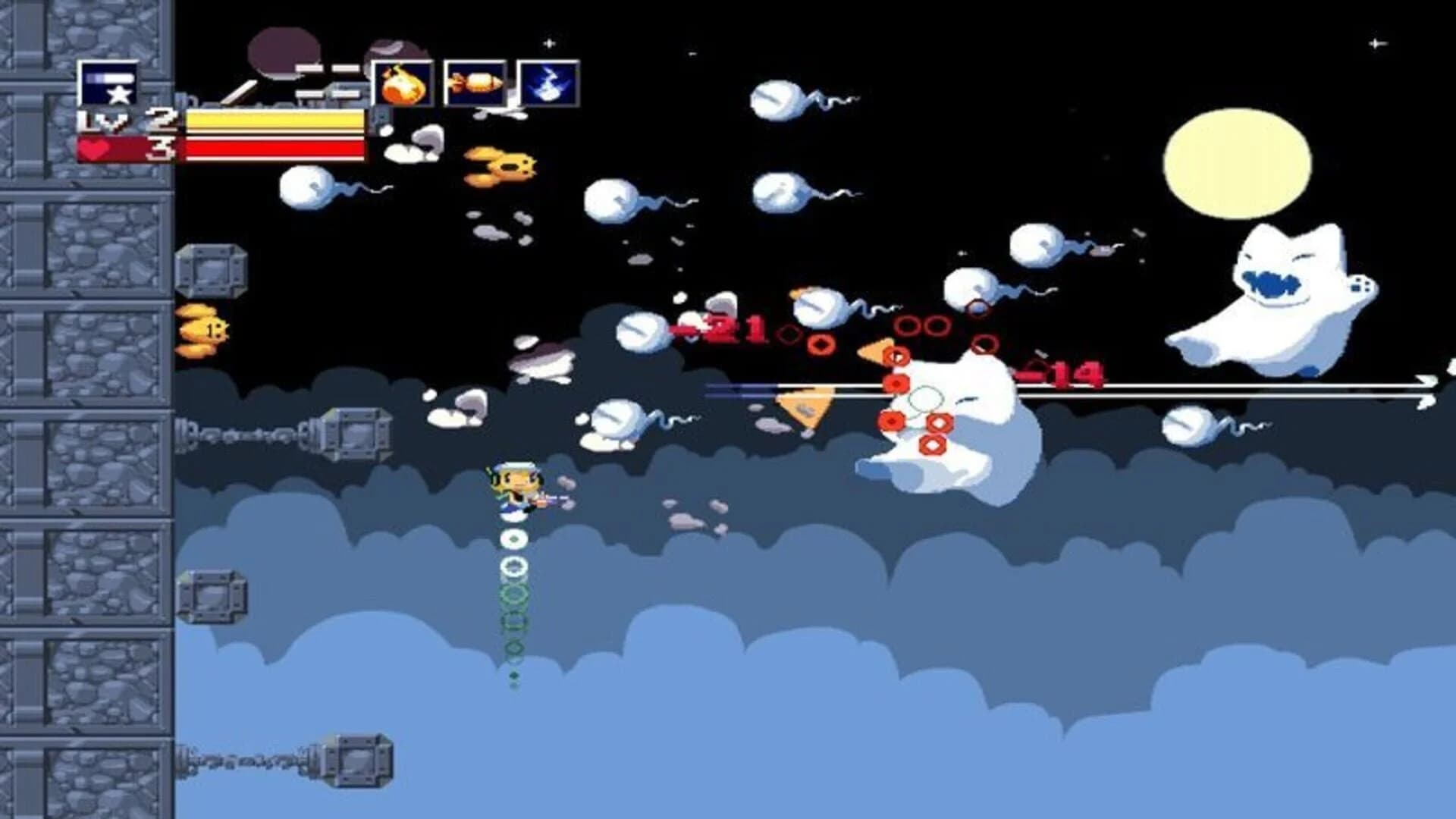Click the health number 3
This screenshot has height=819, width=1456.
coord(161,151)
